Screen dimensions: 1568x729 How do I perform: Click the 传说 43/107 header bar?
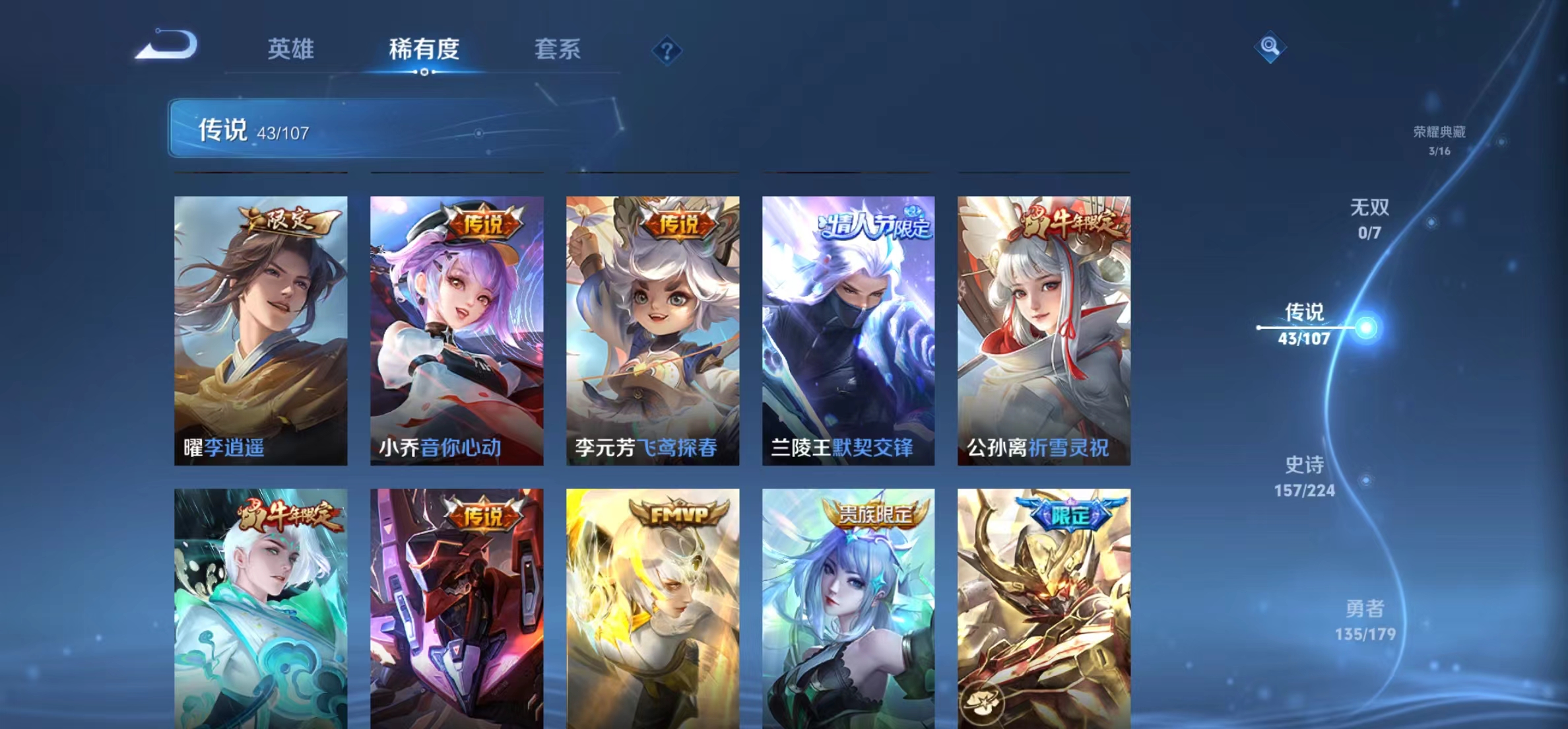click(x=330, y=130)
